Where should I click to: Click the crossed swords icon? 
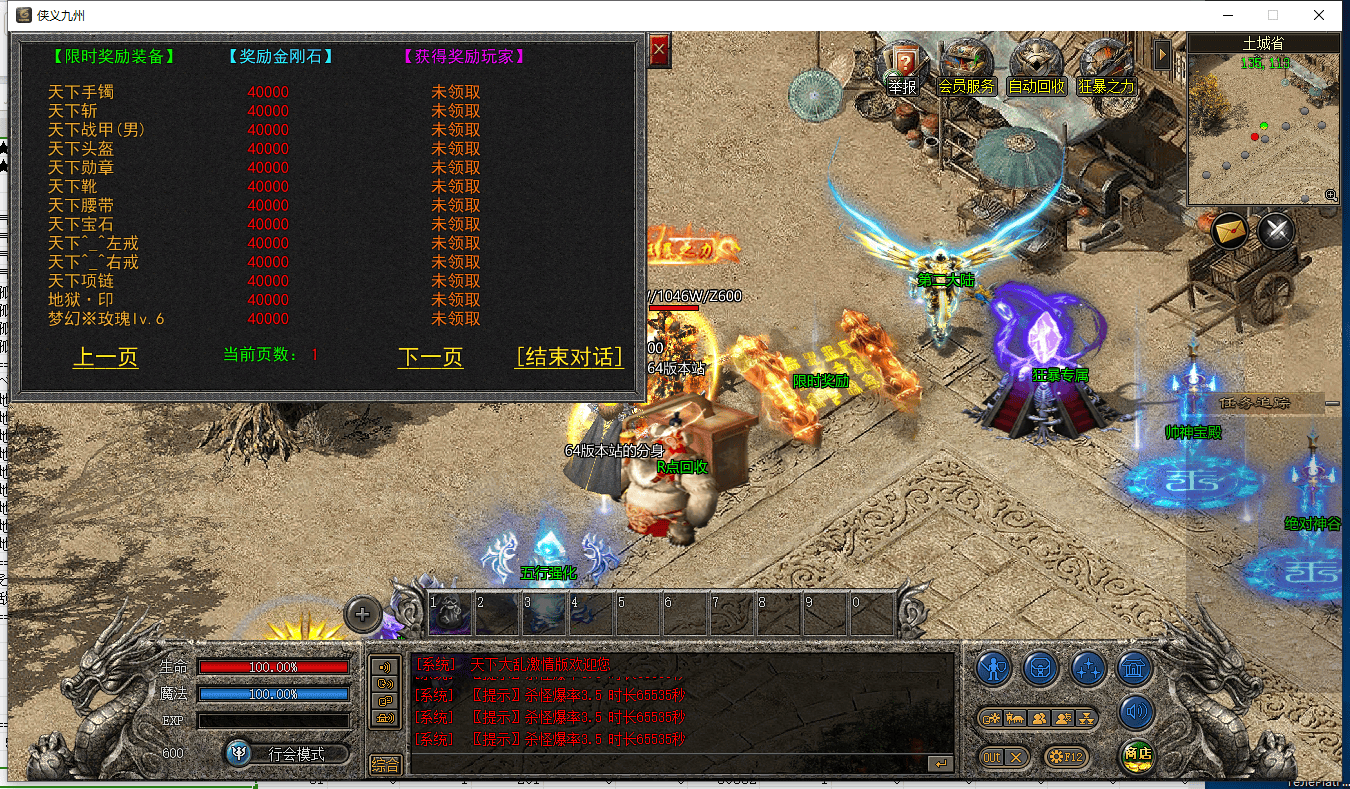tap(1276, 232)
